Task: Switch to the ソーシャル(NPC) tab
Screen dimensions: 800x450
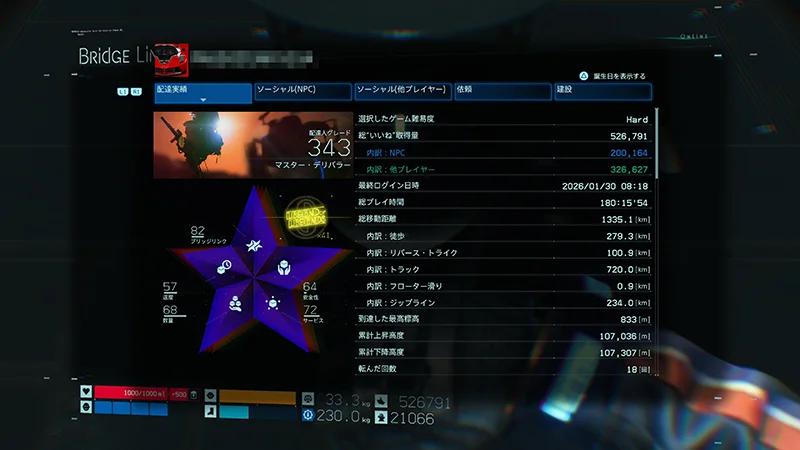Action: click(x=302, y=91)
